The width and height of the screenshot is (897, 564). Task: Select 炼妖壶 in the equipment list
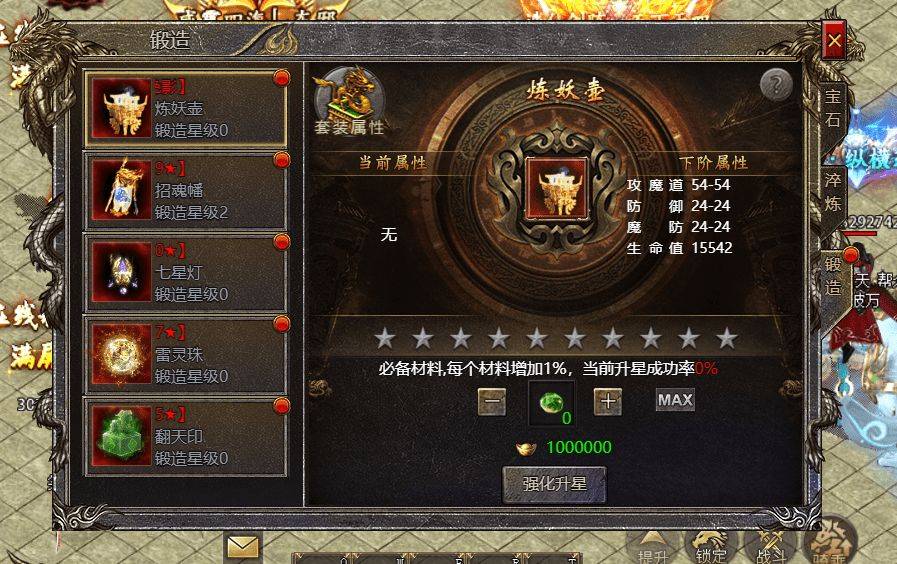[186, 108]
